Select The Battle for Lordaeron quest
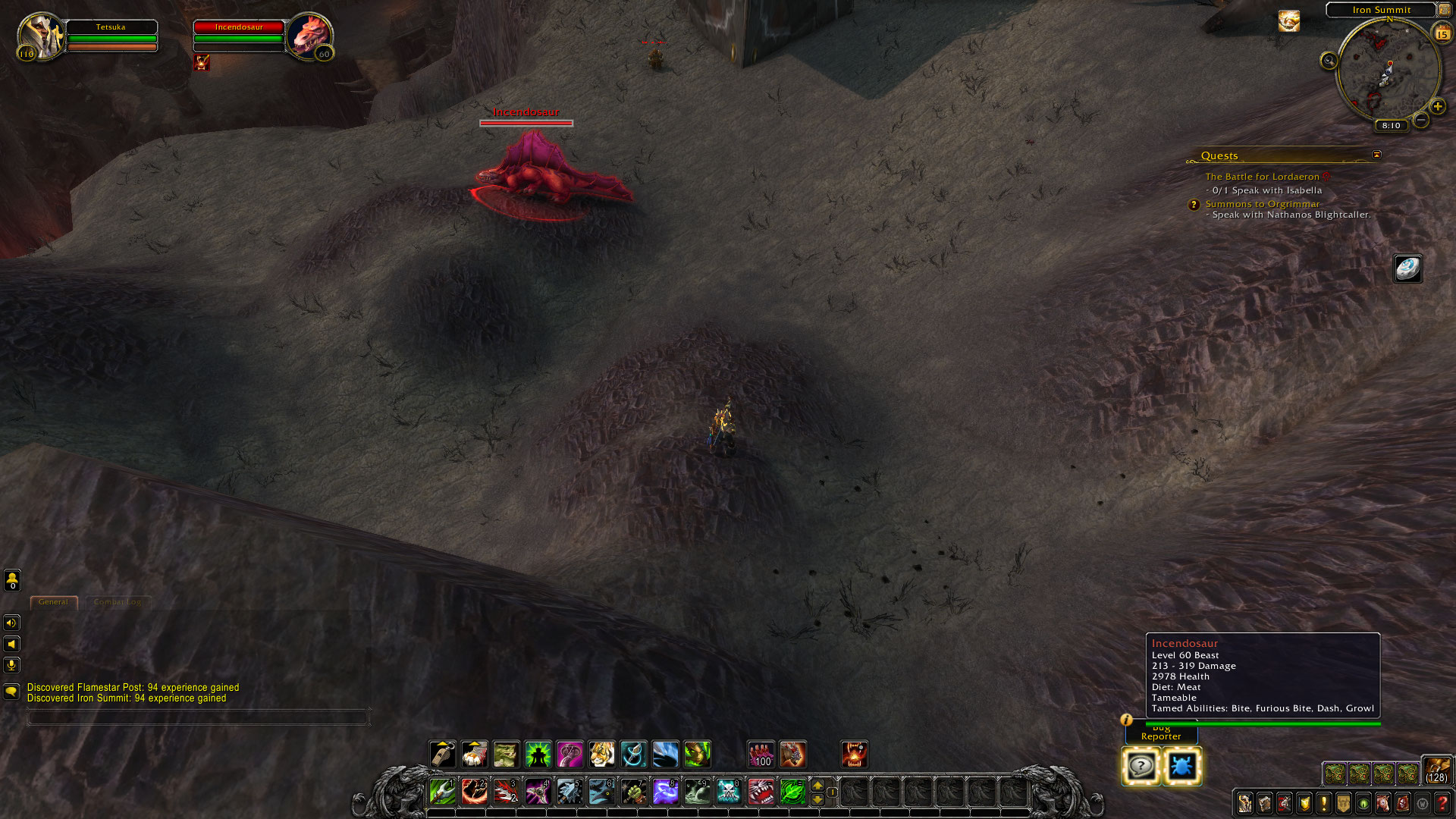1456x819 pixels. click(x=1262, y=177)
